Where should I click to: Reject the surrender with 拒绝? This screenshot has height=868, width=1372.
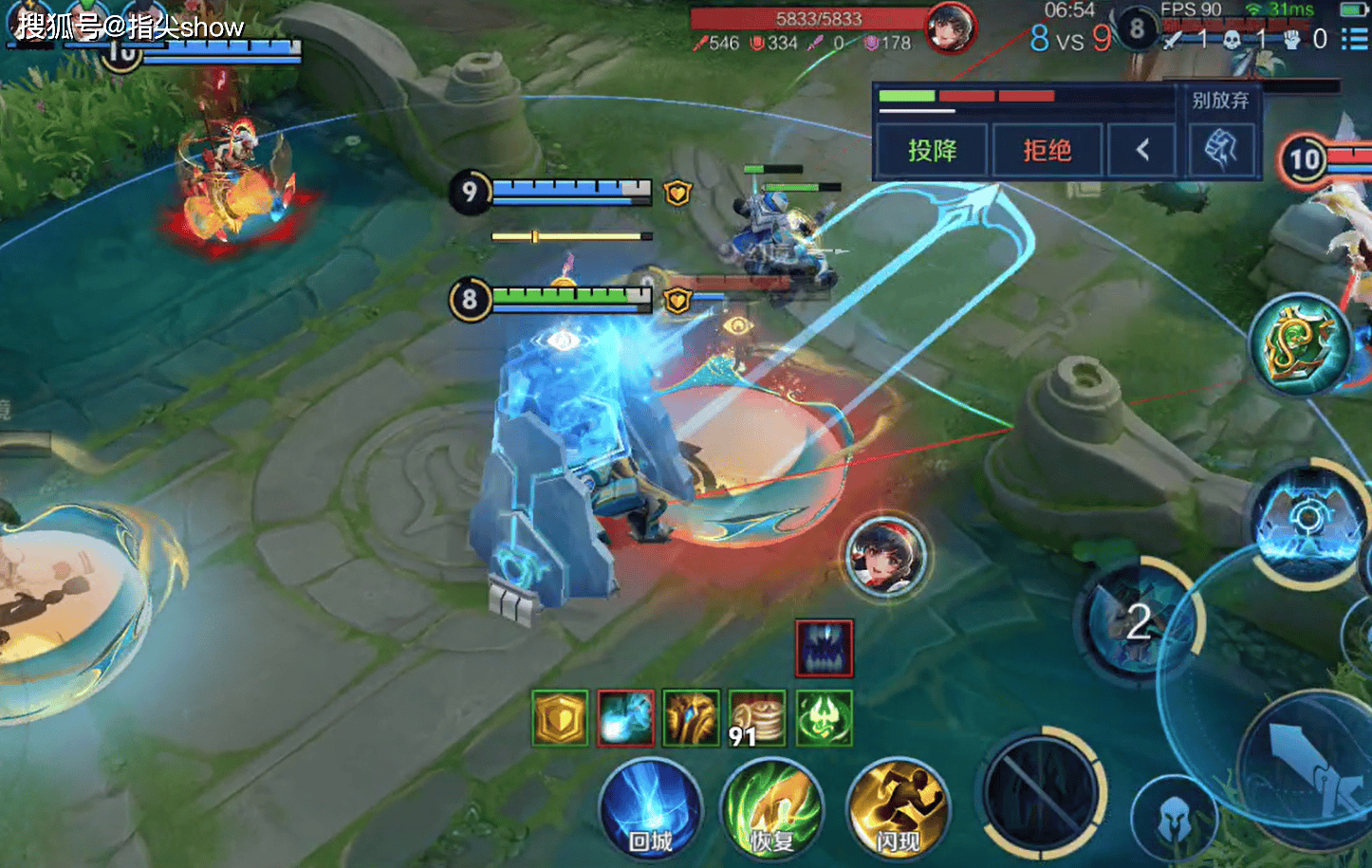[1047, 150]
